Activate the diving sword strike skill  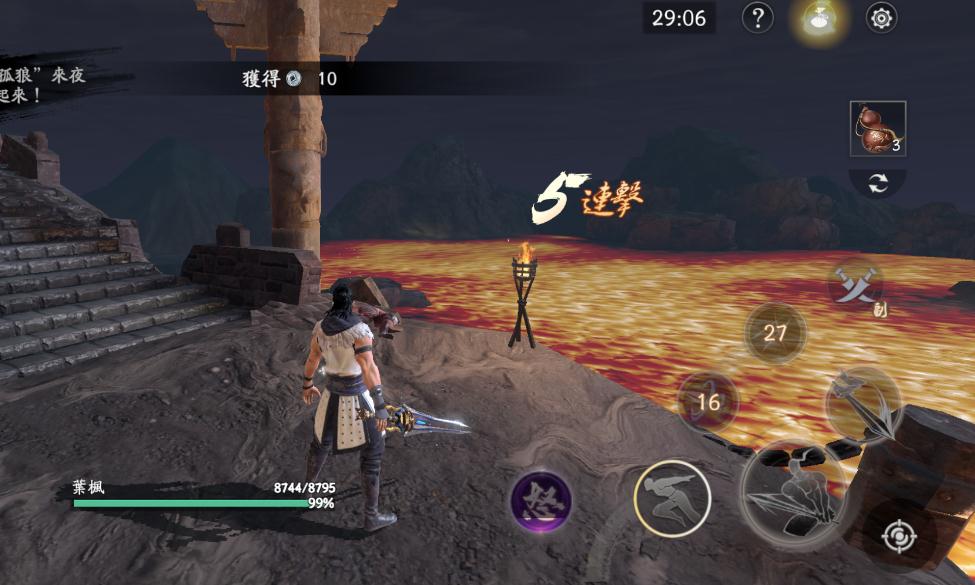[x=863, y=404]
